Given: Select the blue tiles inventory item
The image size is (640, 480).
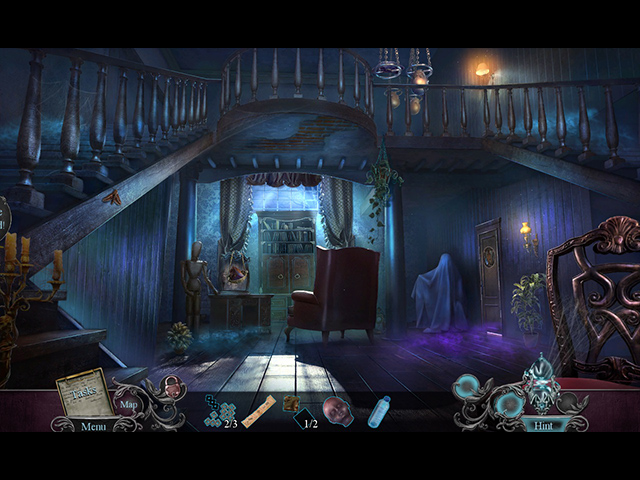Looking at the screenshot, I should 219,409.
